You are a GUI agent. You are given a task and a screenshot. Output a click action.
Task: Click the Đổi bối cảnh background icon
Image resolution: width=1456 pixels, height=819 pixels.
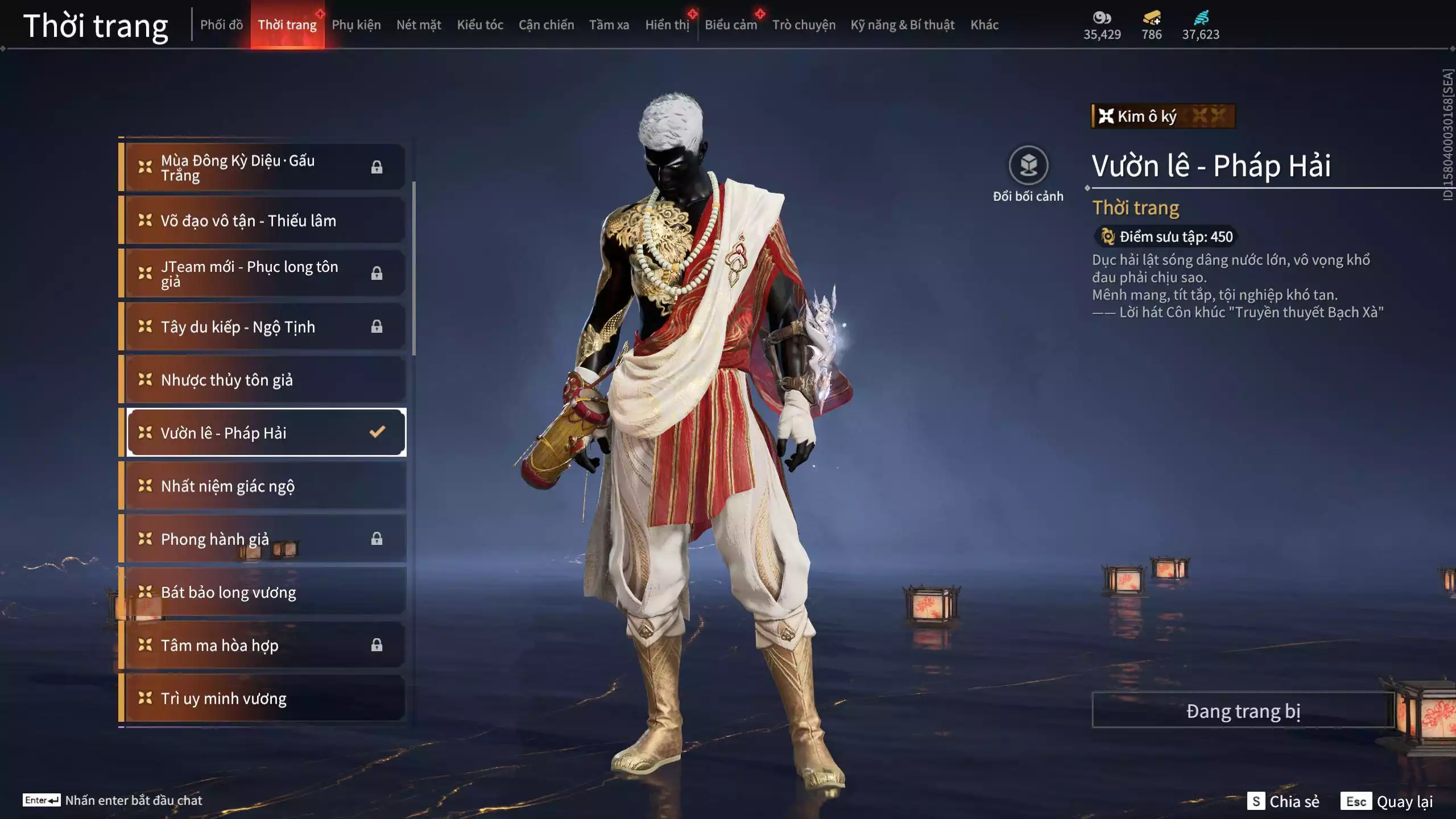click(x=1028, y=166)
